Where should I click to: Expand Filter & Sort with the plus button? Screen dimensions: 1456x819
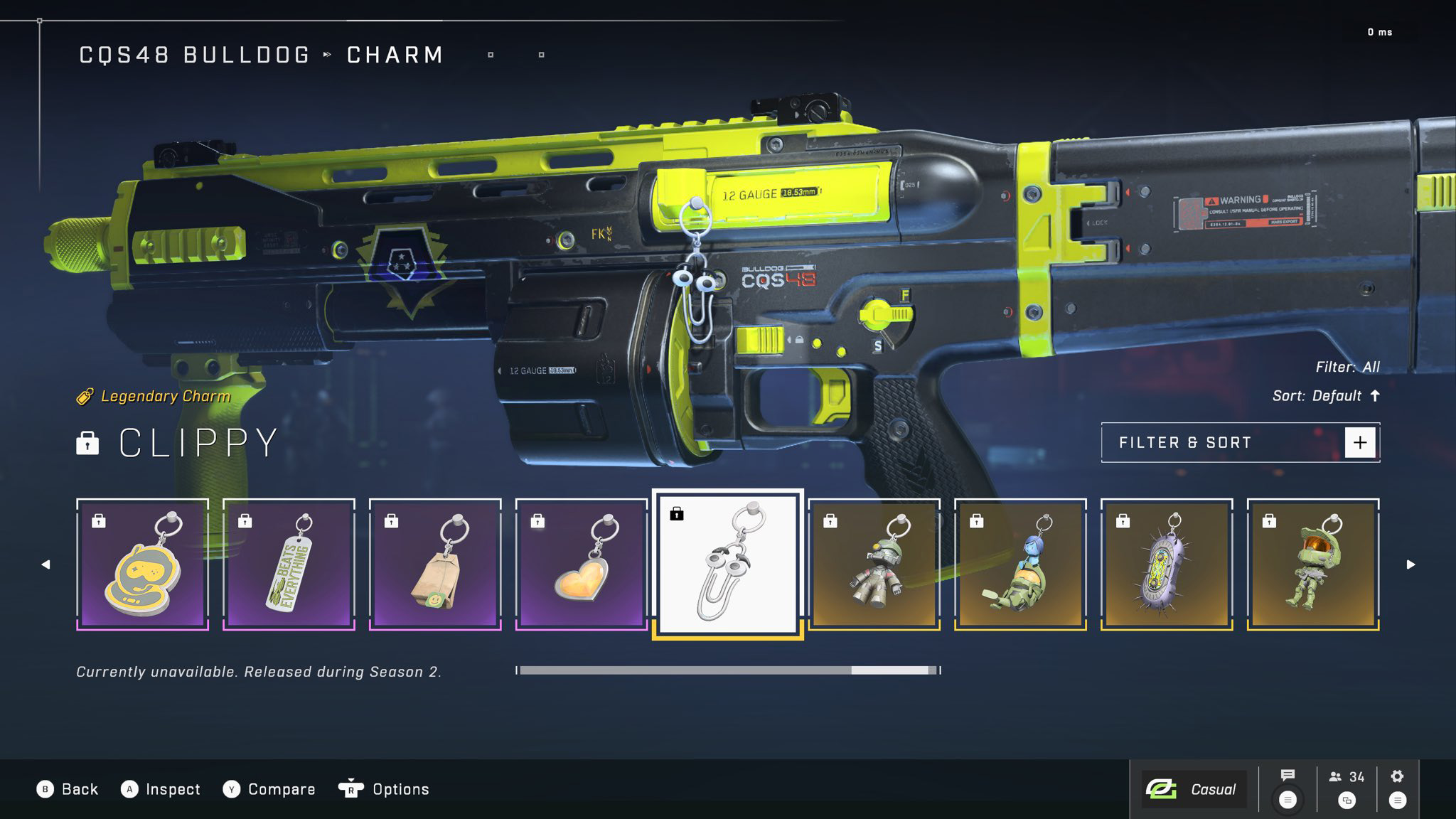tap(1360, 441)
